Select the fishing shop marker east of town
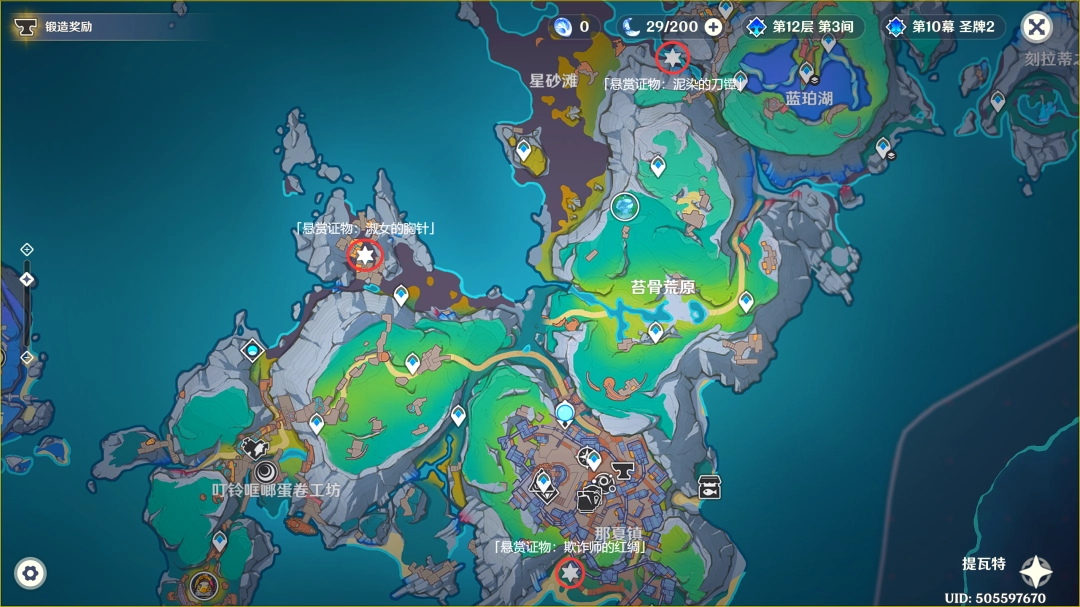 coord(709,487)
